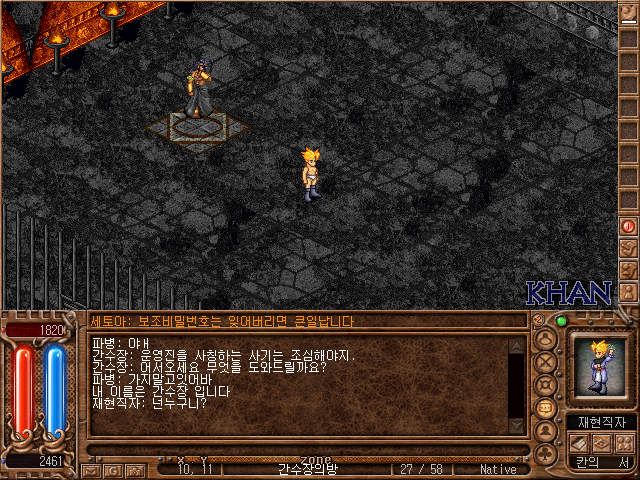The image size is (640, 480).
Task: Click the G guild button
Action: coord(112,469)
